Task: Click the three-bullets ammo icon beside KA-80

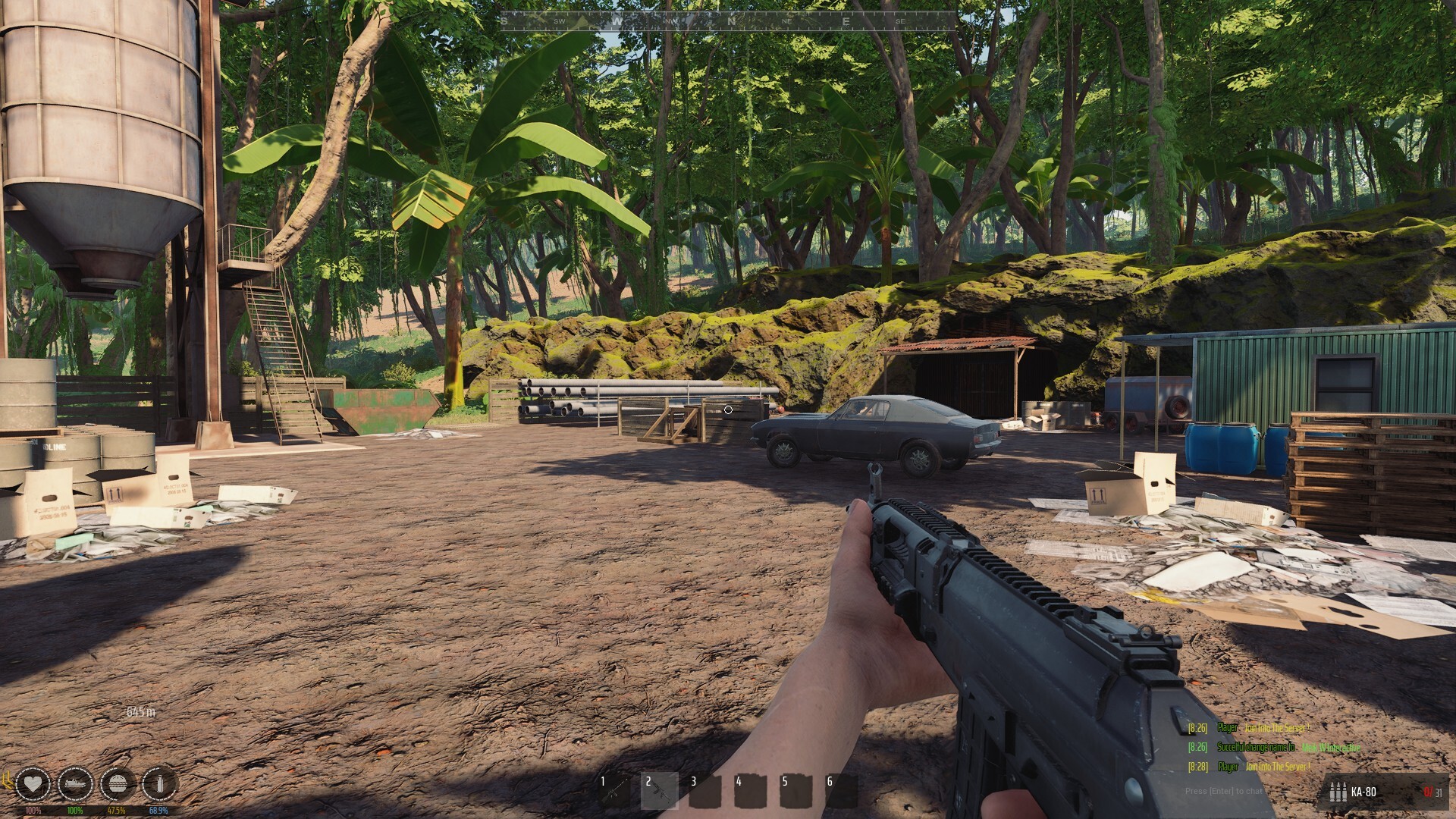Action: pos(1337,792)
